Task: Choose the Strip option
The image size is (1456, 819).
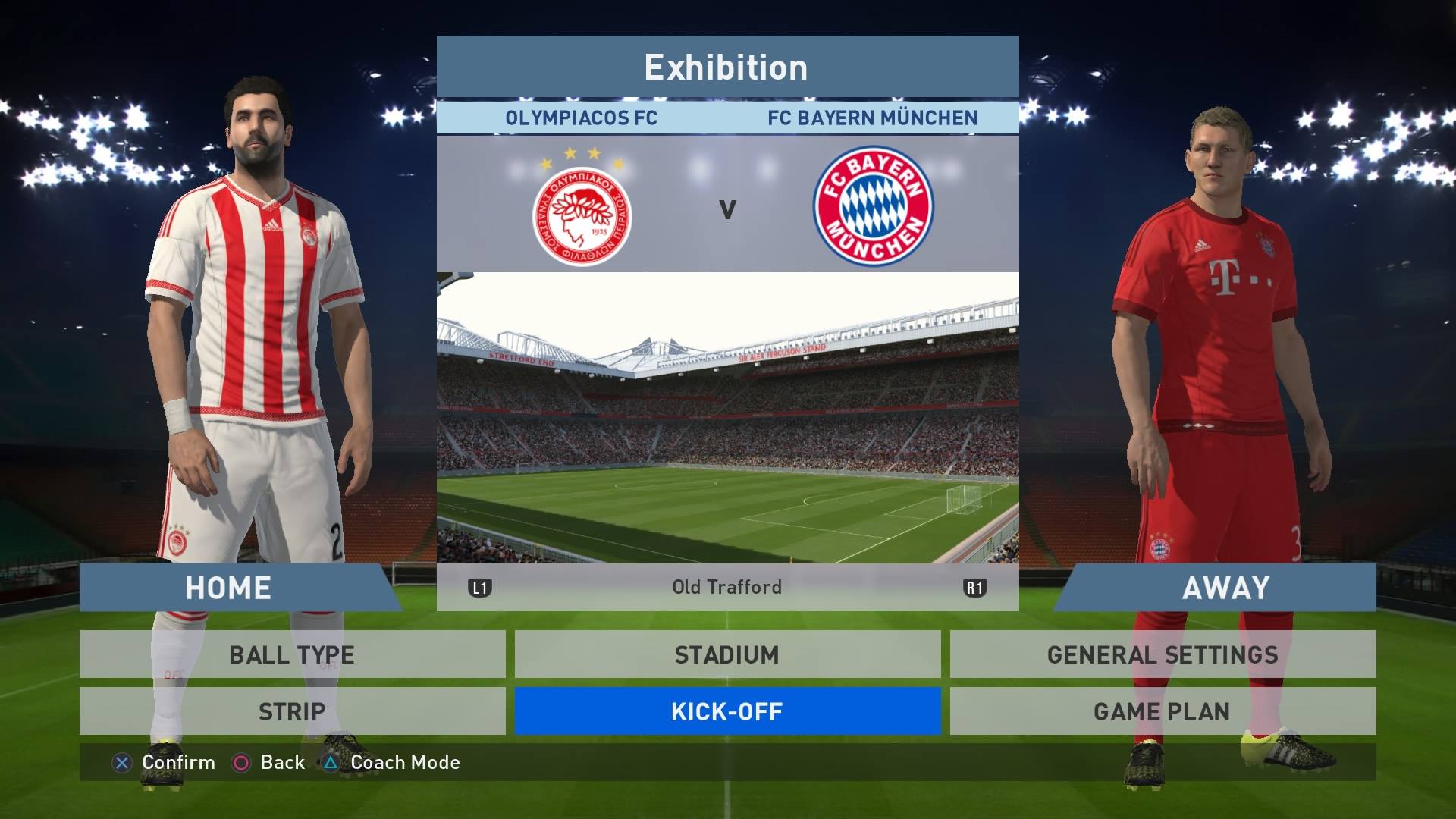Action: (292, 711)
